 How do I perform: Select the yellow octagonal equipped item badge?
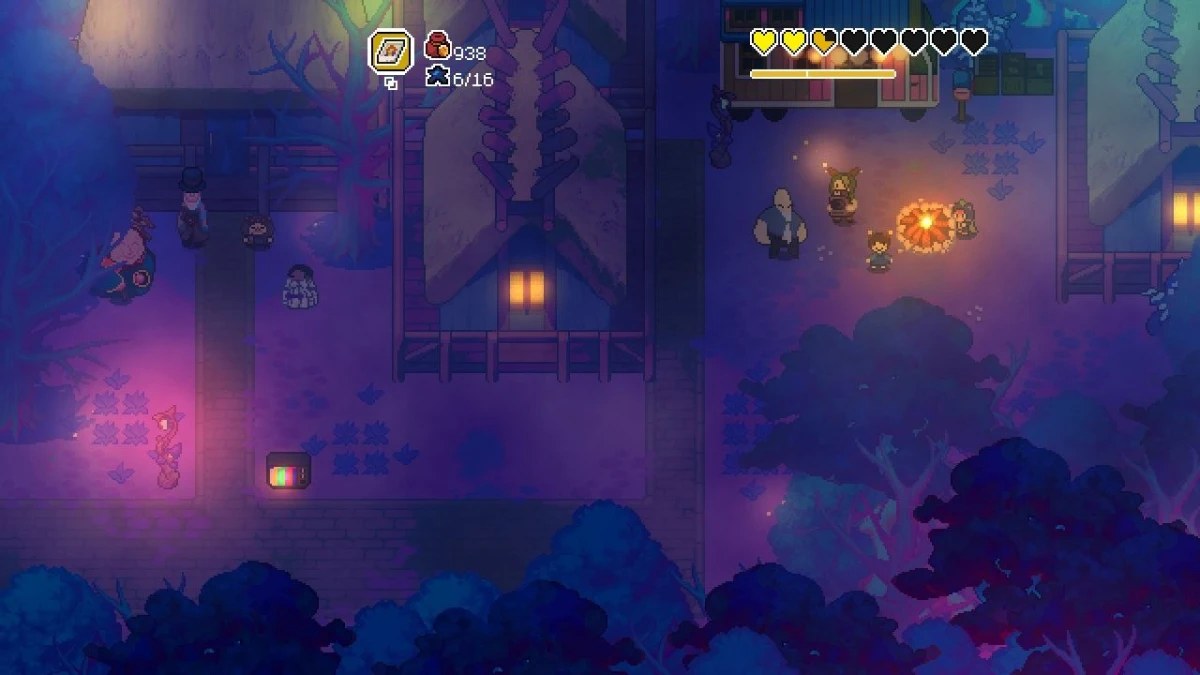tap(390, 51)
